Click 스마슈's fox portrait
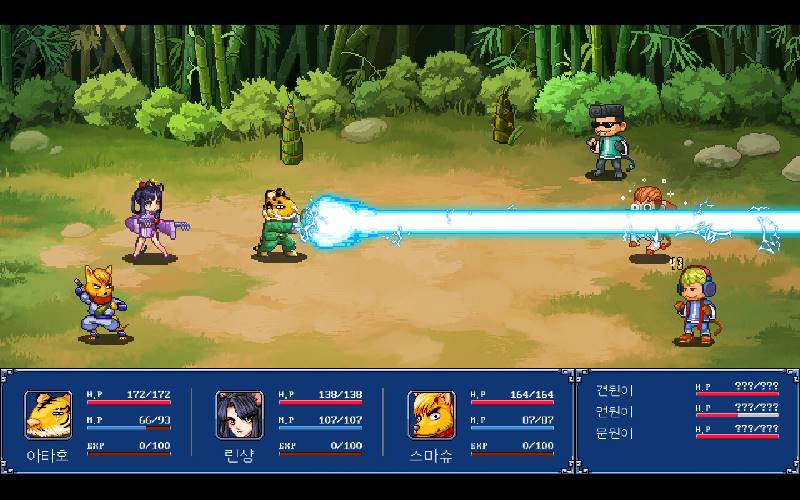 click(431, 415)
